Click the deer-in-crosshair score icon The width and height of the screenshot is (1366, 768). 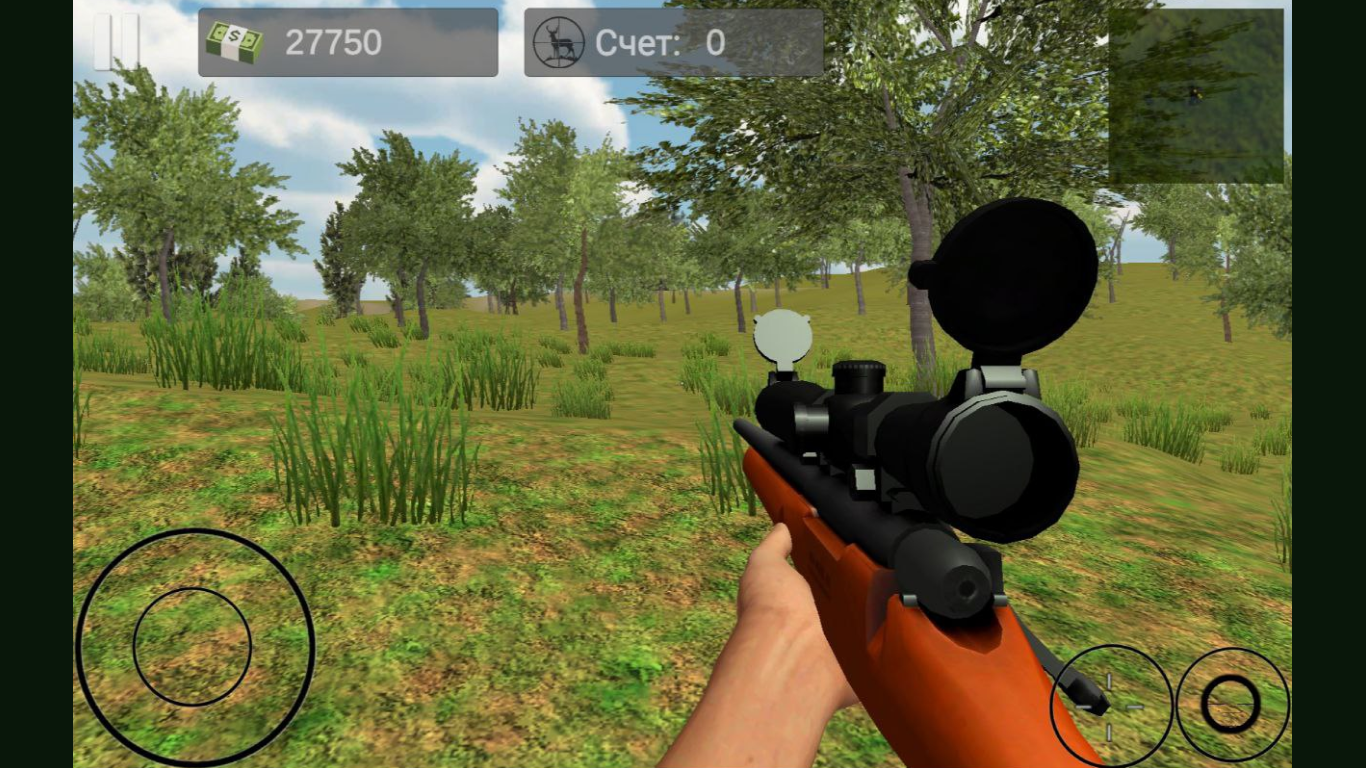coord(558,42)
